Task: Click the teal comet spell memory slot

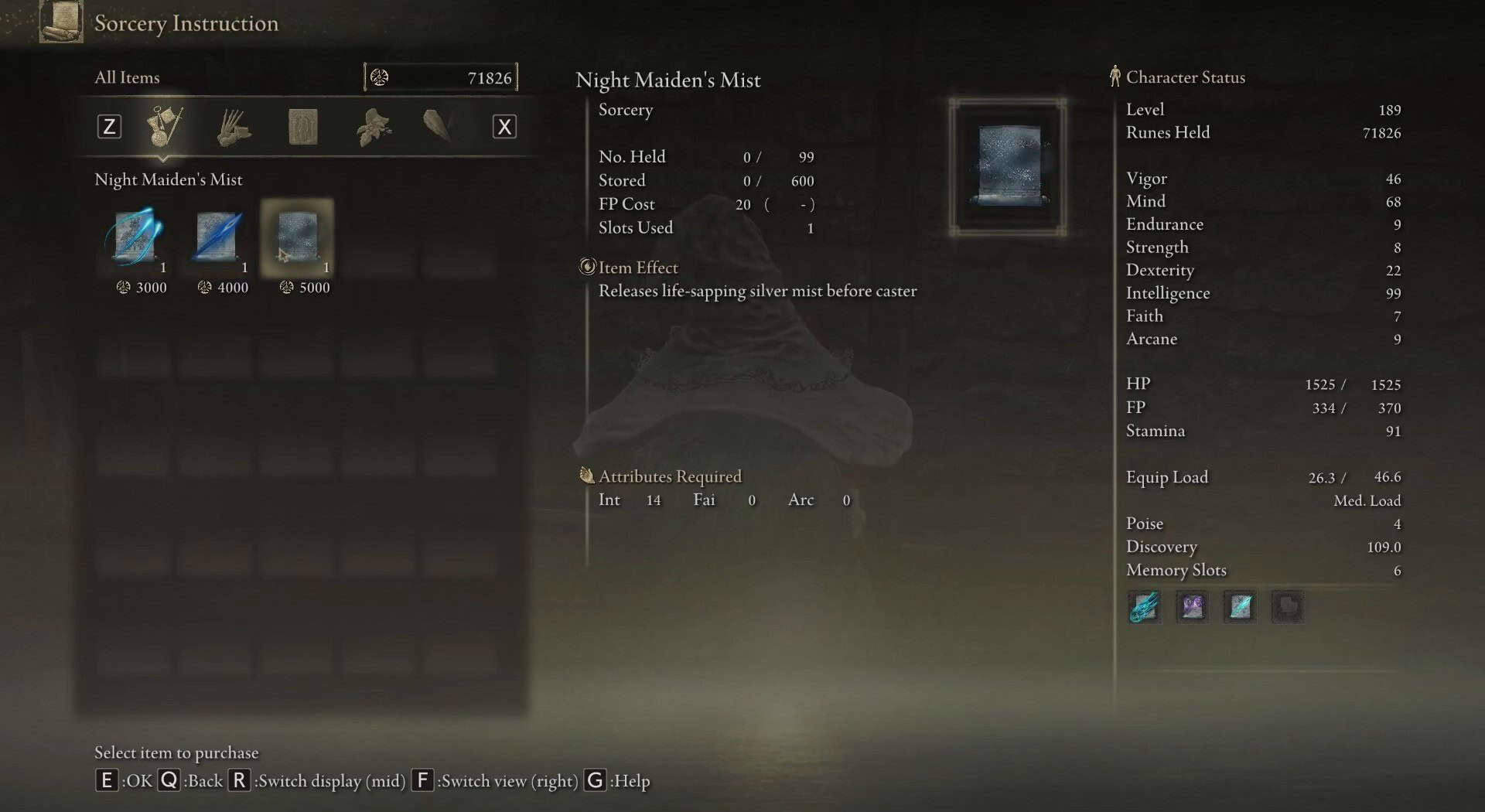Action: click(1145, 607)
